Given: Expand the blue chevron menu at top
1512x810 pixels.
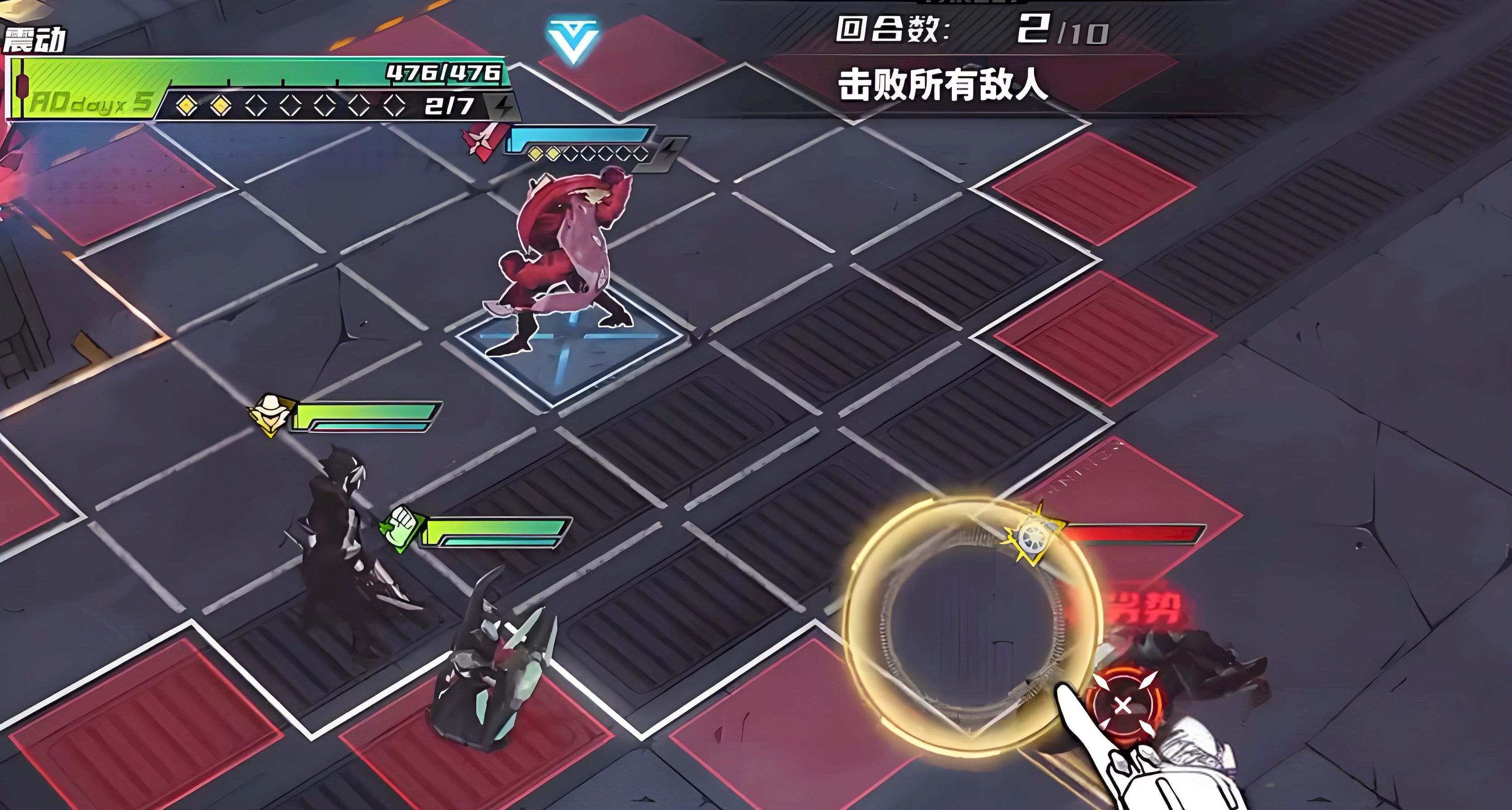Looking at the screenshot, I should (572, 40).
